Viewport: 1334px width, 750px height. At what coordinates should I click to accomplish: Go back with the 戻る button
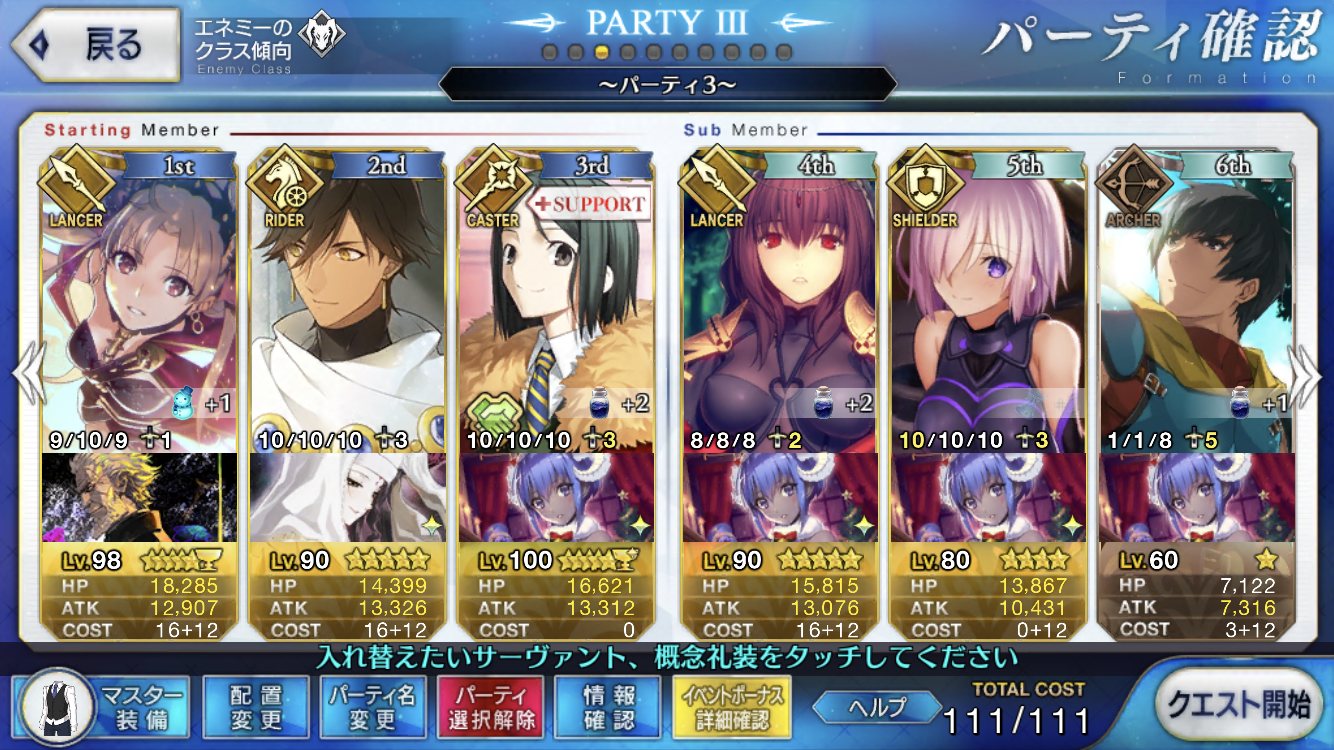click(x=96, y=45)
